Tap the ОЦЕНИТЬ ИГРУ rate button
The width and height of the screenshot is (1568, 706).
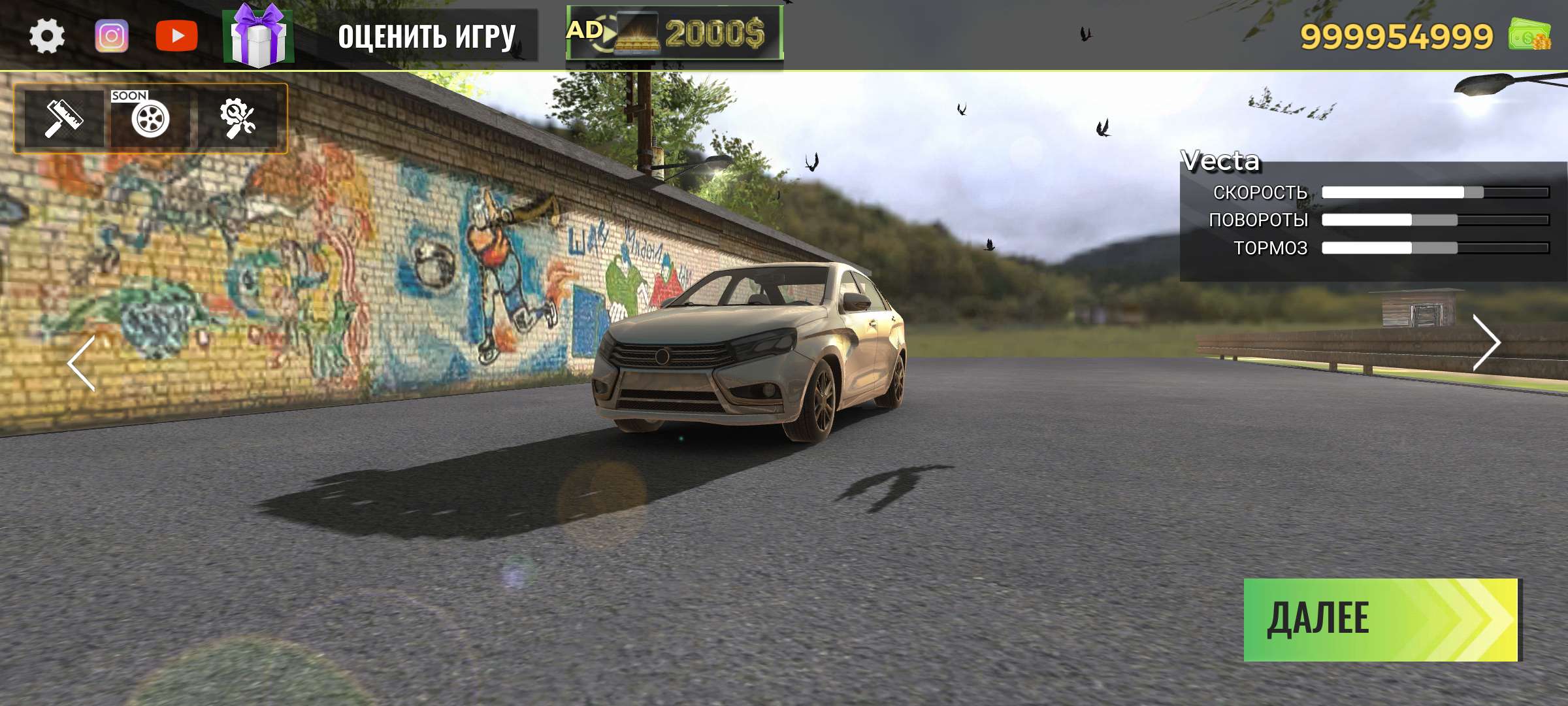tap(427, 36)
